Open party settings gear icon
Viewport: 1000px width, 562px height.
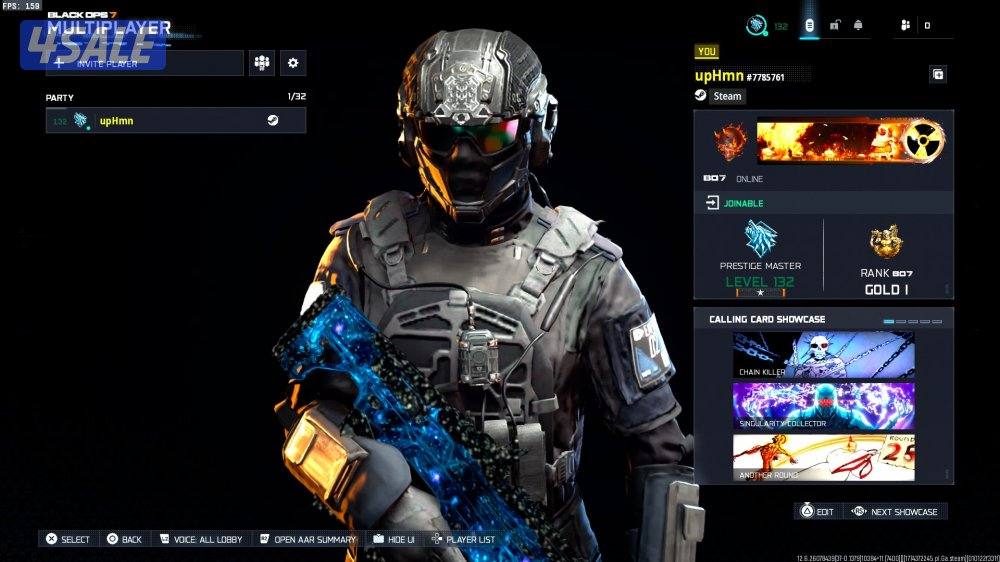coord(293,63)
